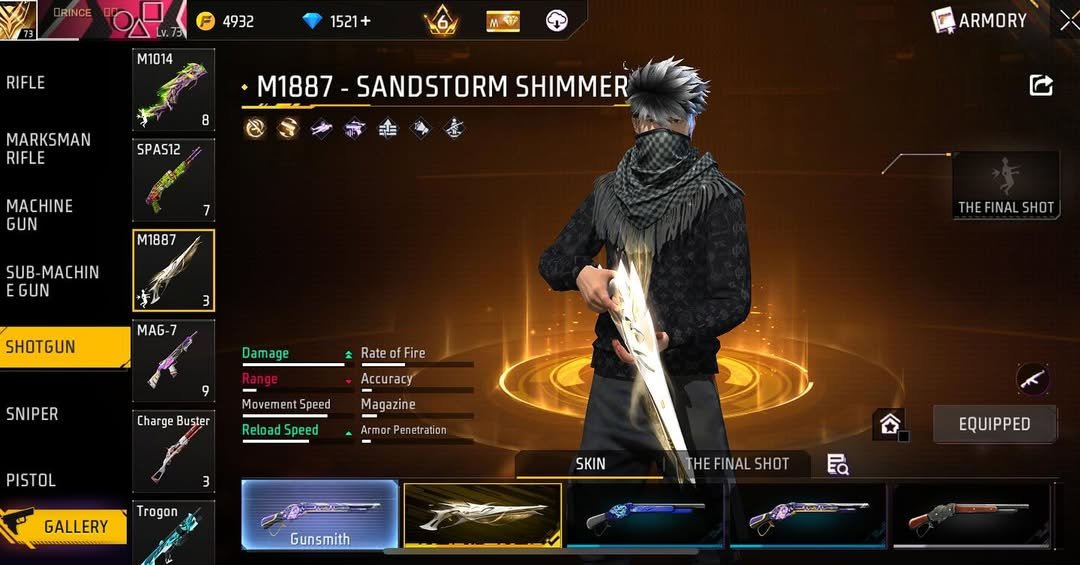
Task: Open the Machine Gun category
Action: pos(40,215)
